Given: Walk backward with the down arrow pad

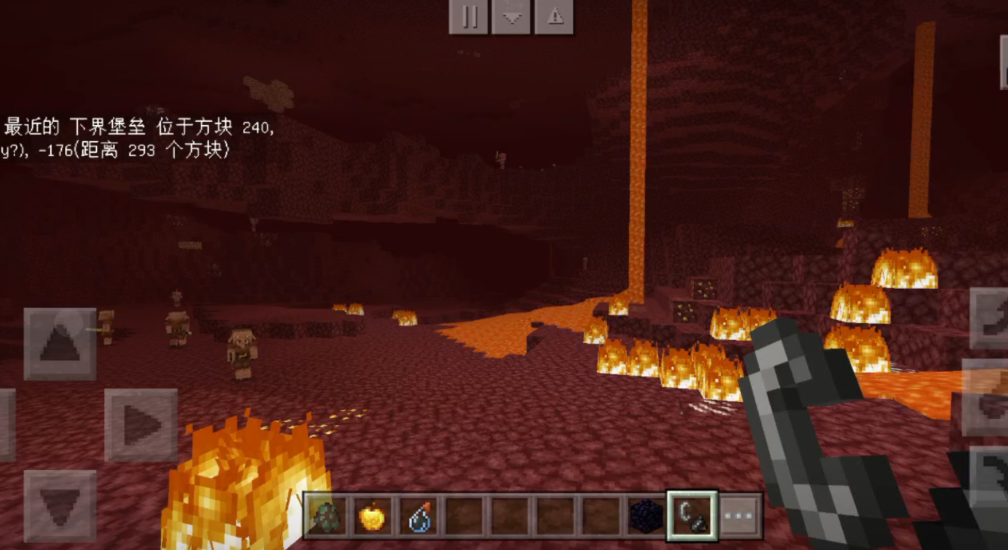Looking at the screenshot, I should (x=60, y=505).
